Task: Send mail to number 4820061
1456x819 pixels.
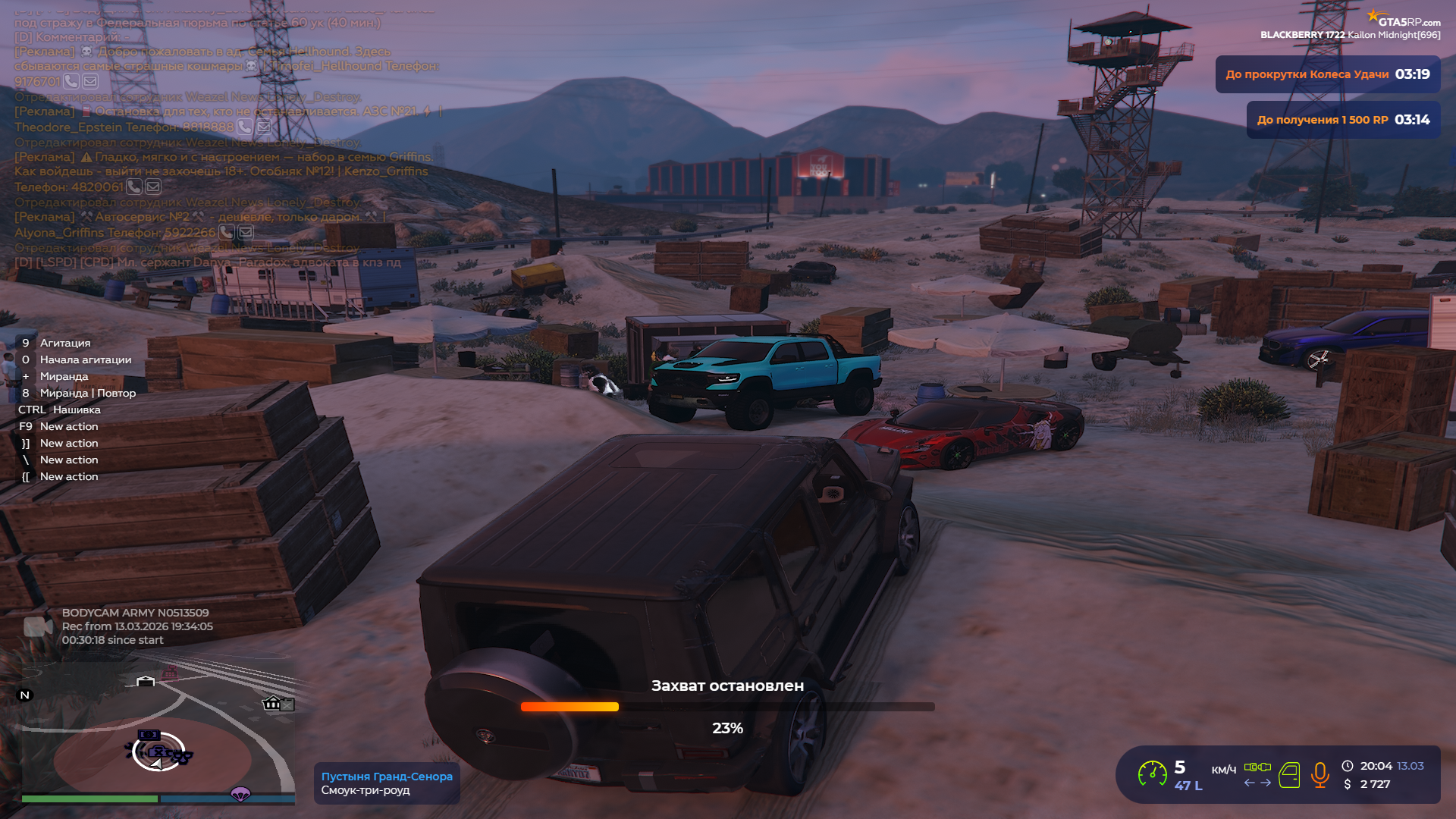Action: coord(153,187)
